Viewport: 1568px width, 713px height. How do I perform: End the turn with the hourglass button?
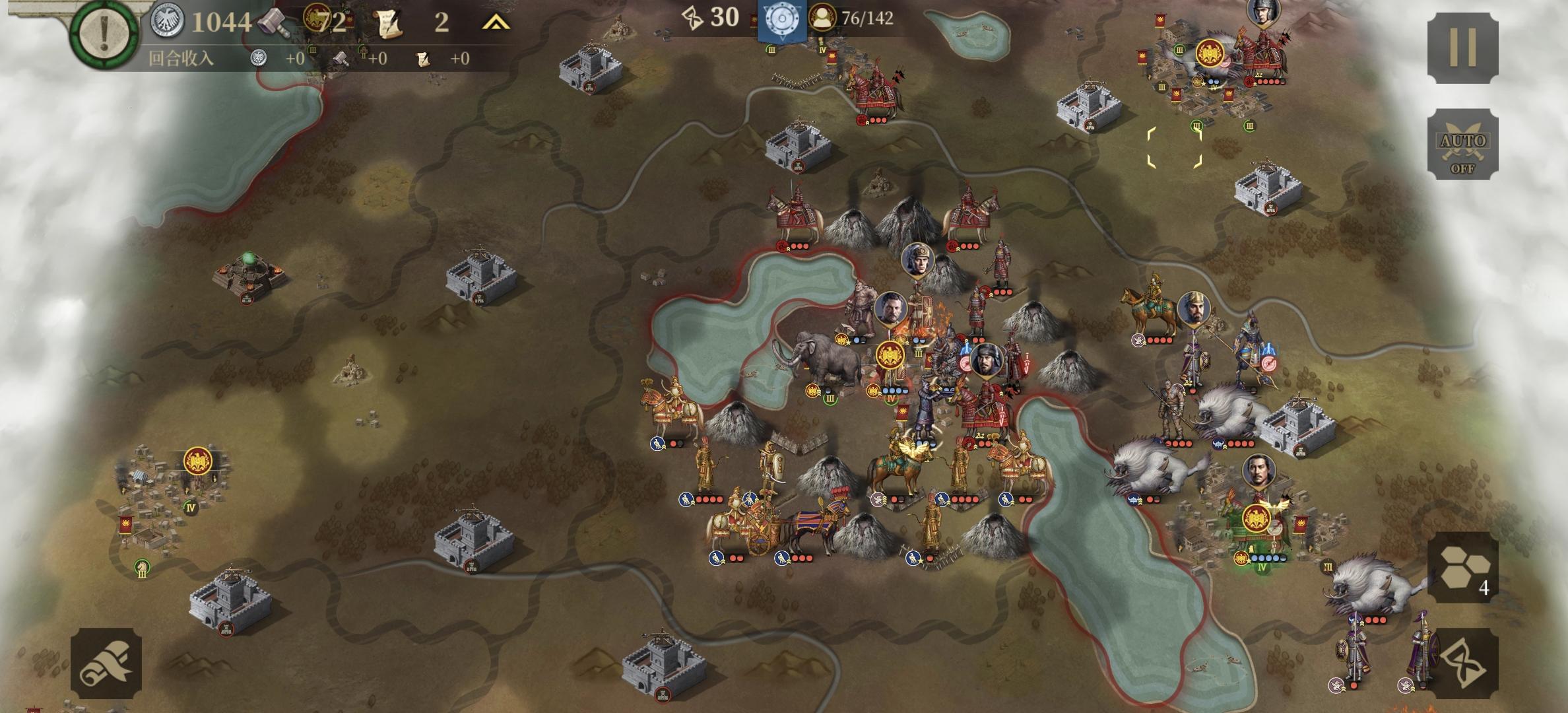(x=1462, y=663)
